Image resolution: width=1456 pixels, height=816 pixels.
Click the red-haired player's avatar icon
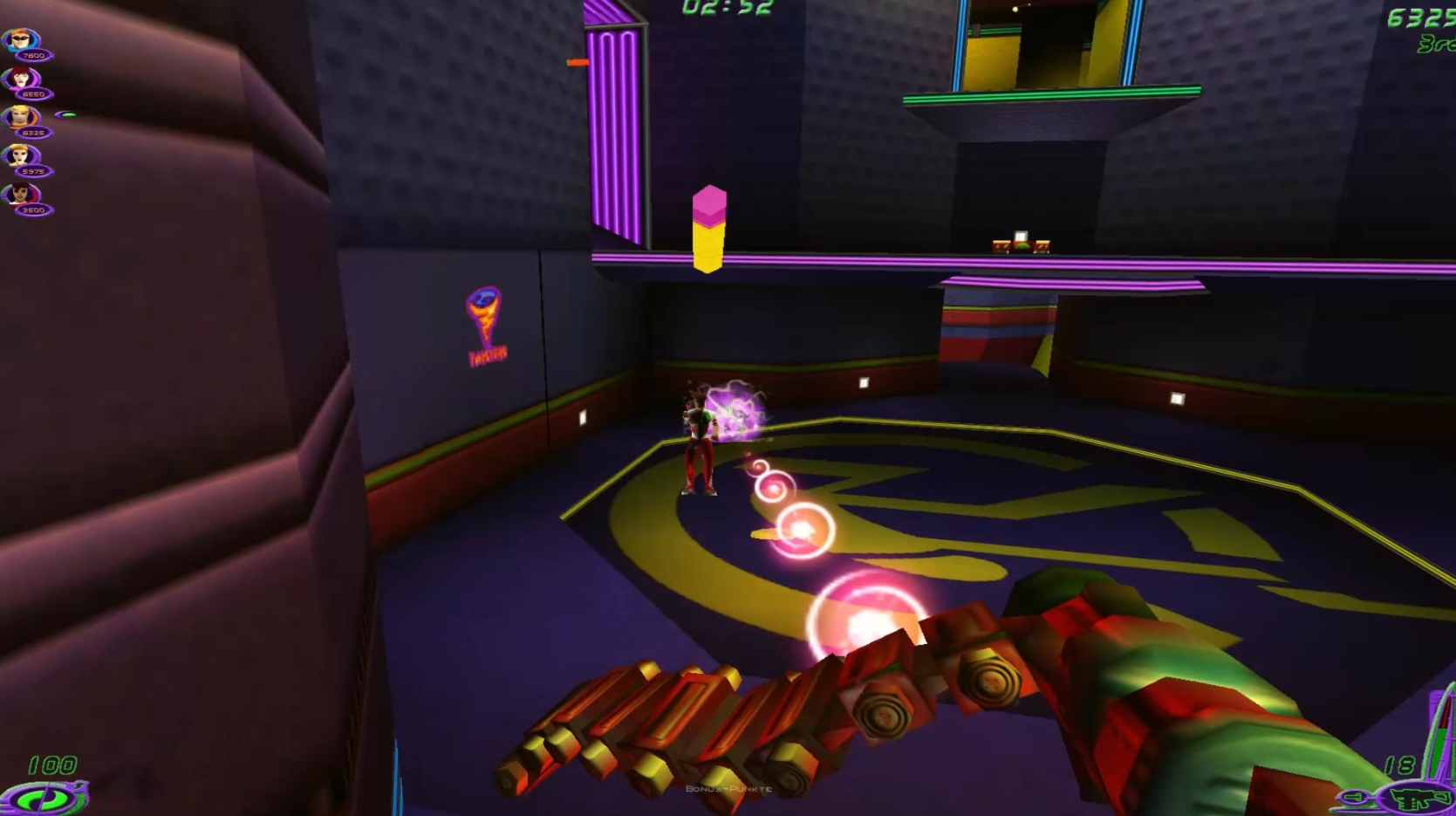[20, 77]
